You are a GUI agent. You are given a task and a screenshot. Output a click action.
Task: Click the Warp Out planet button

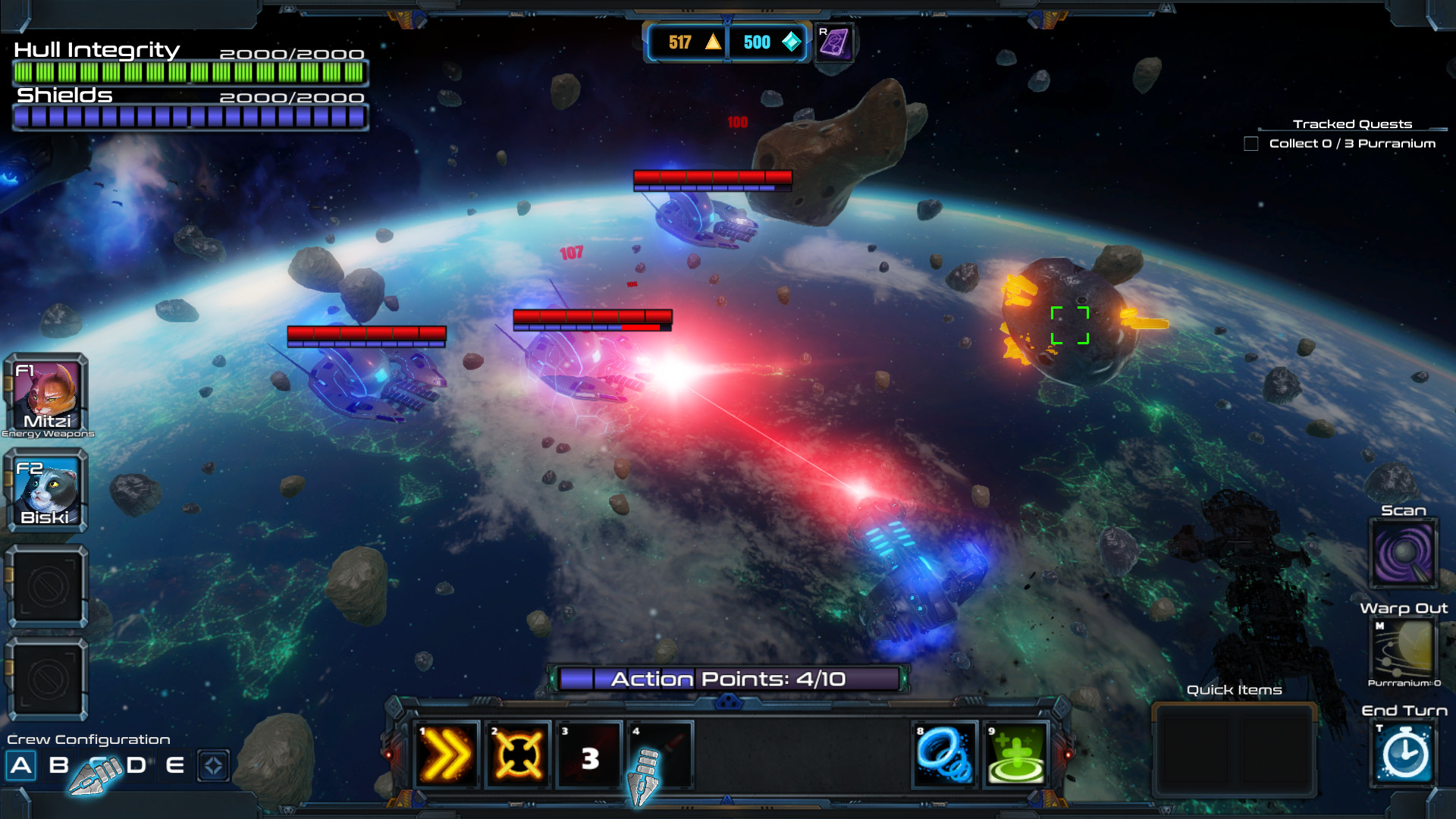[1404, 649]
